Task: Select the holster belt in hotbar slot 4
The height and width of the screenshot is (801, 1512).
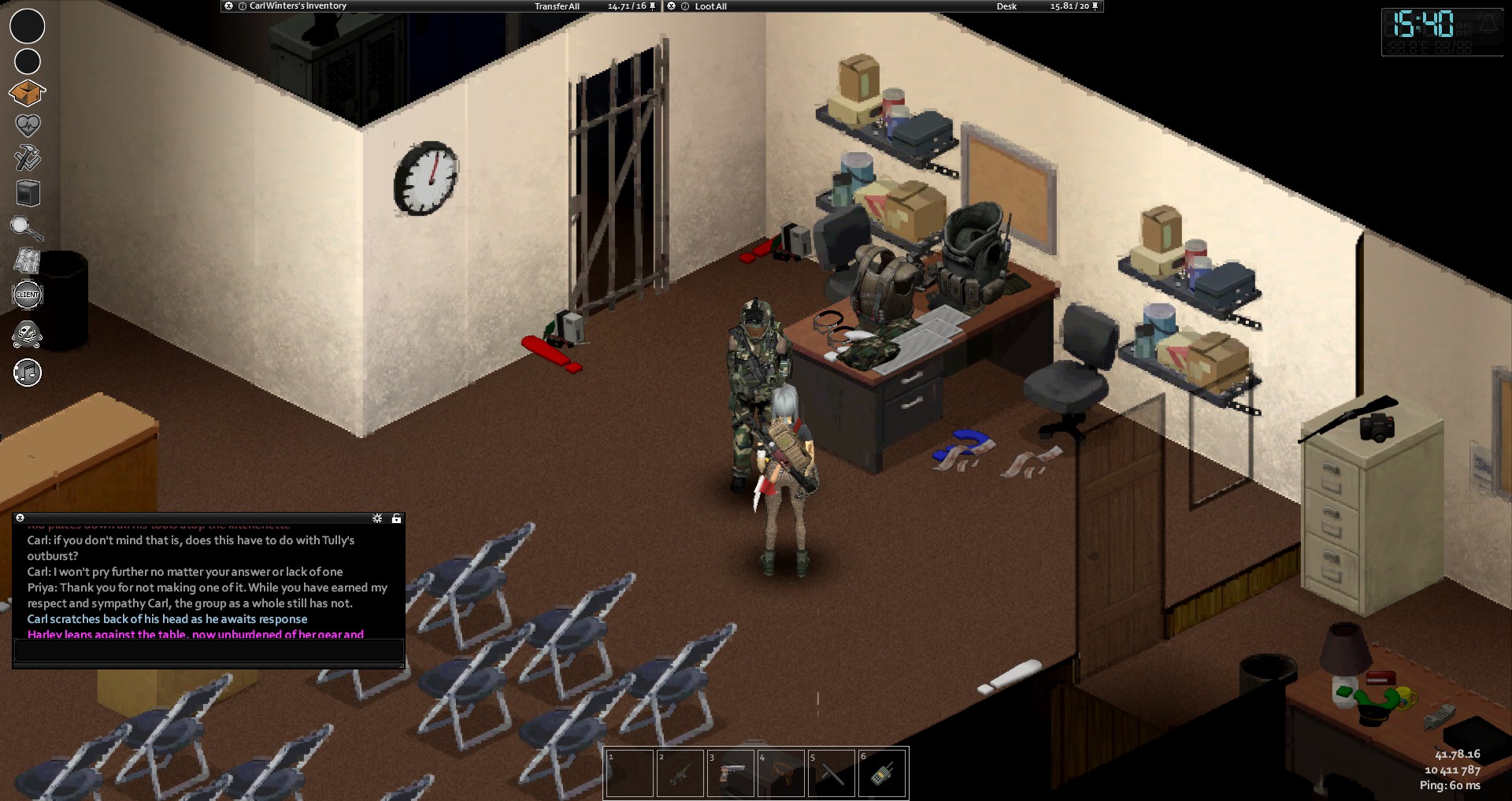Action: [780, 773]
